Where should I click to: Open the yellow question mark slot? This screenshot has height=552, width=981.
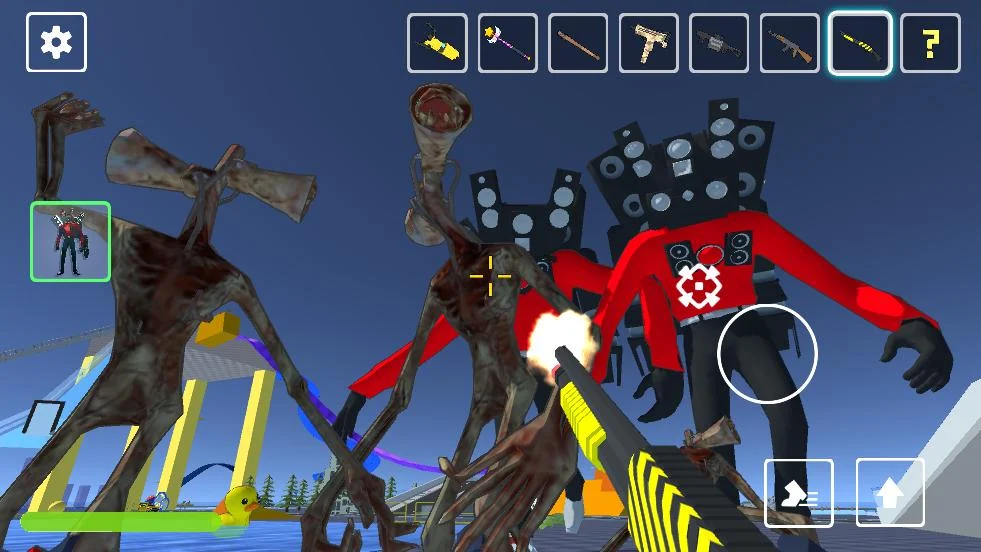[931, 43]
